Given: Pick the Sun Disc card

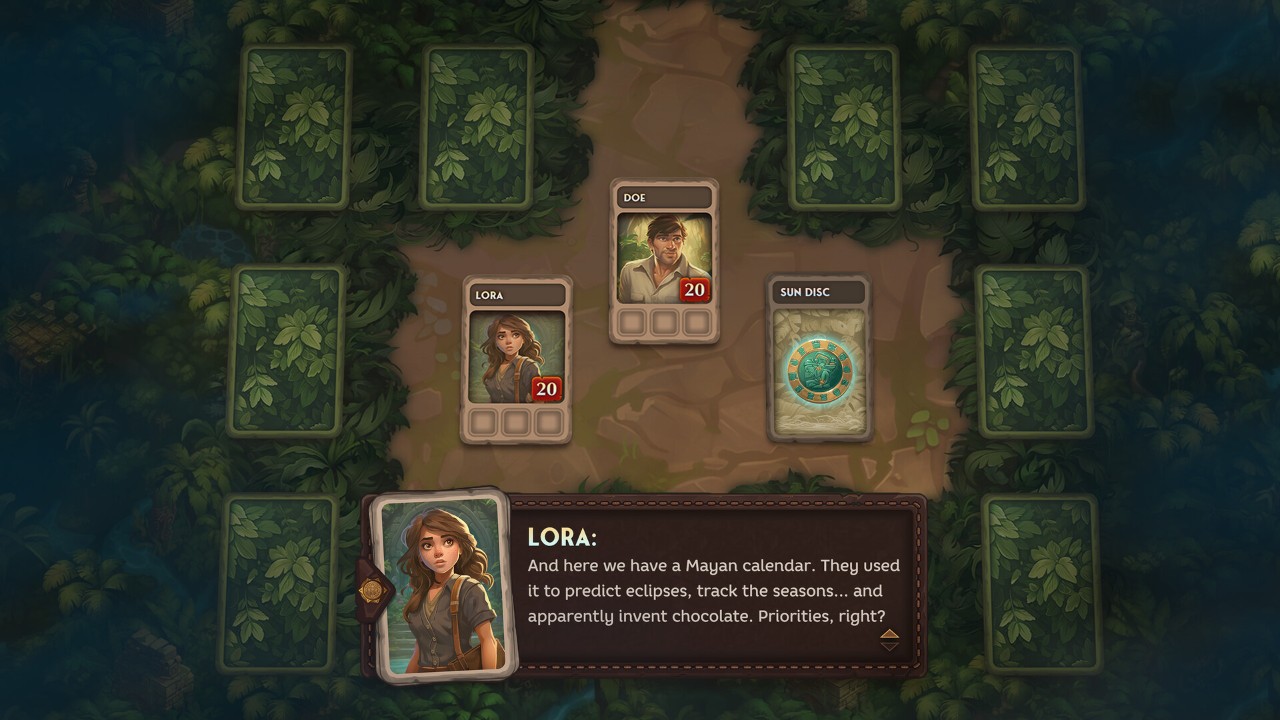Looking at the screenshot, I should pos(819,358).
